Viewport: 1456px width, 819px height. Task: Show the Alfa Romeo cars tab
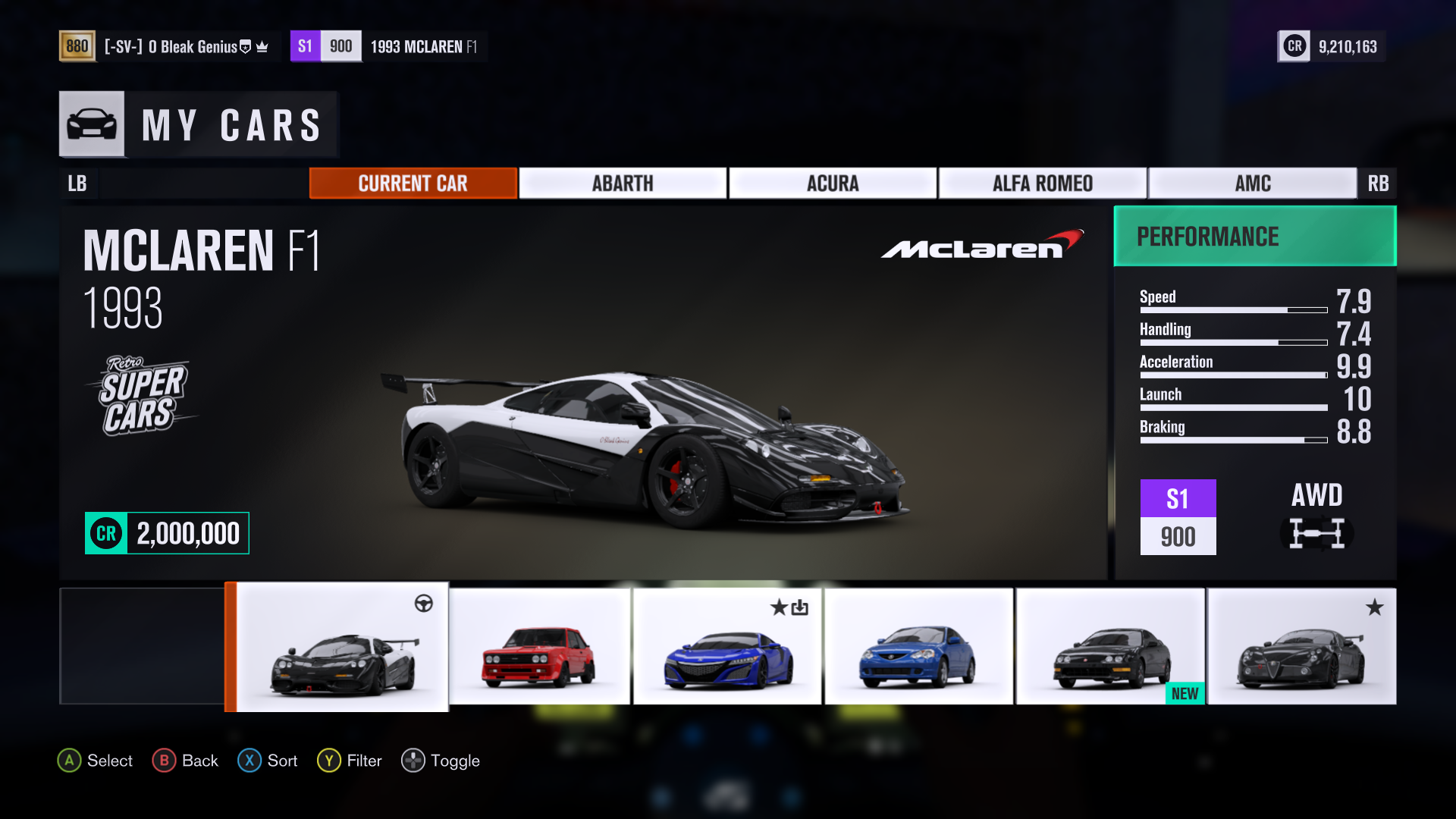[1042, 184]
